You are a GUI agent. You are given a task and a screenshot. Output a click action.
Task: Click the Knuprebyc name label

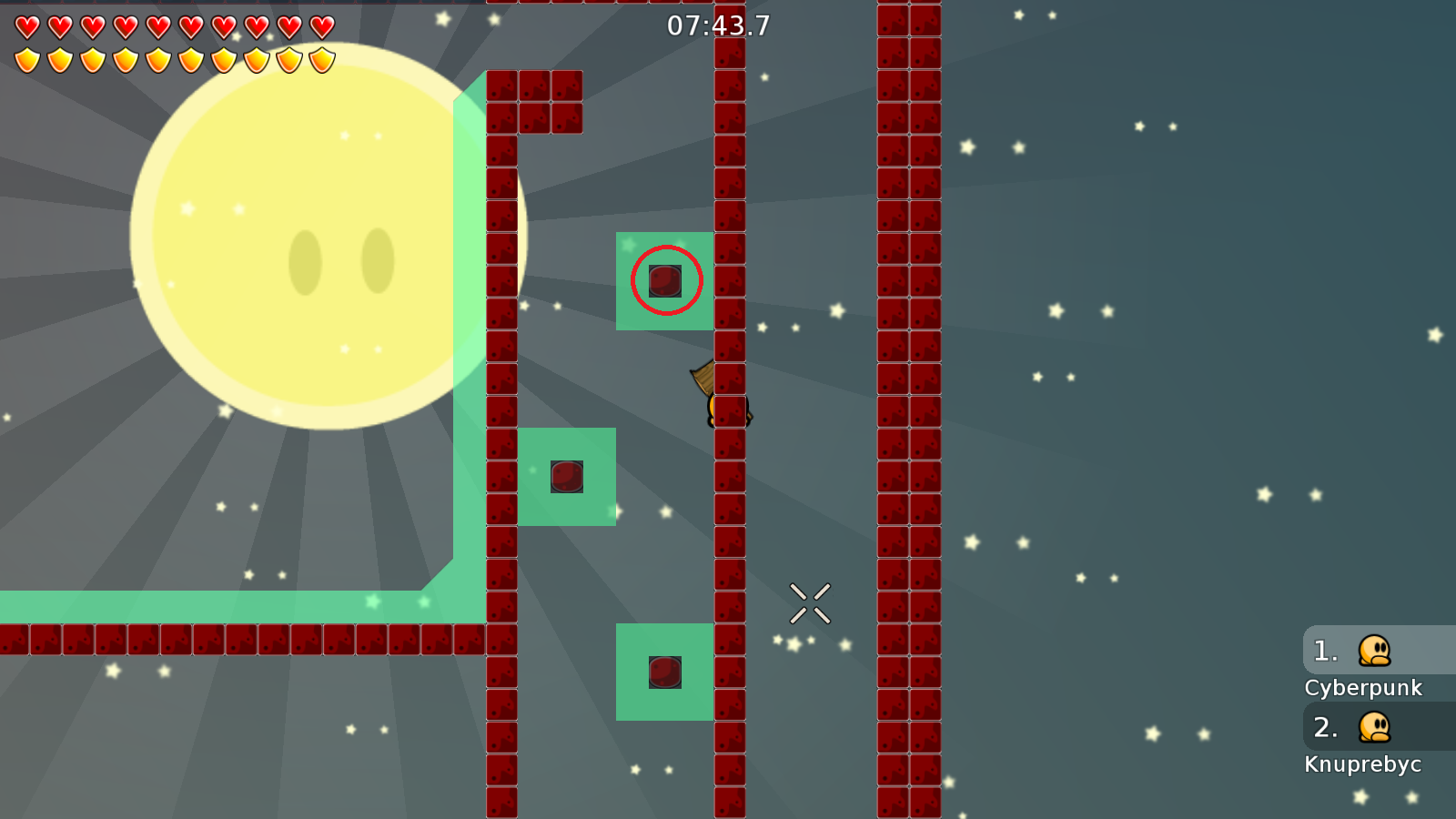point(1363,764)
